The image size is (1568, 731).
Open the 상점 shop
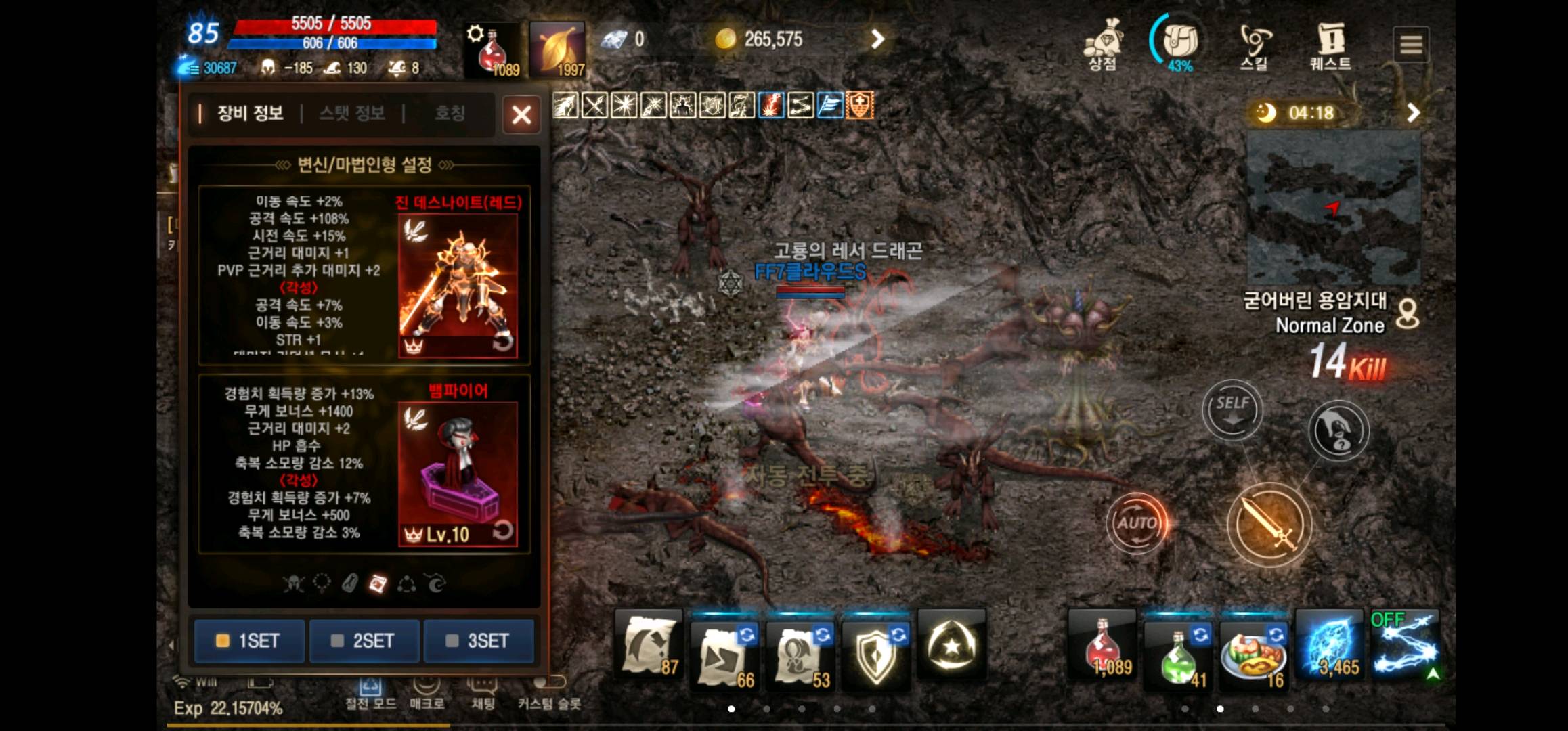[1103, 45]
